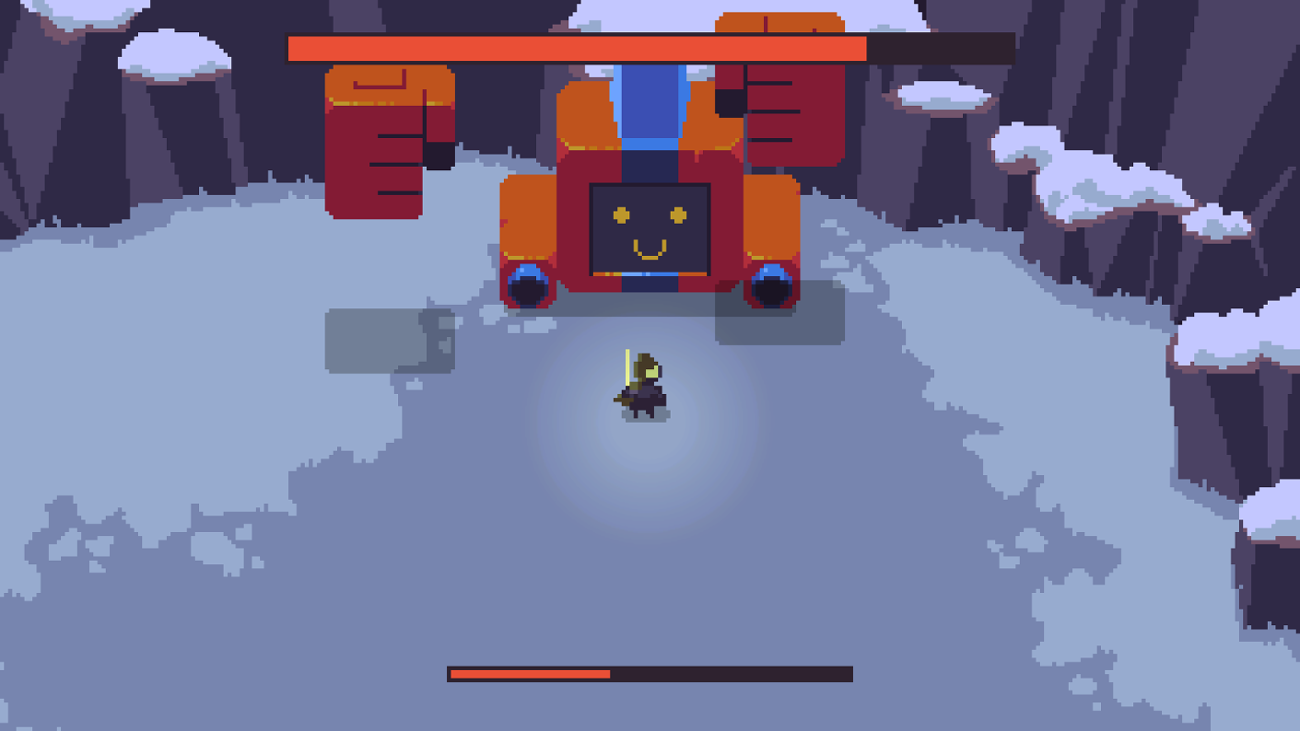Click the robot's left blue wheel
Image resolution: width=1300 pixels, height=731 pixels.
coord(527,285)
